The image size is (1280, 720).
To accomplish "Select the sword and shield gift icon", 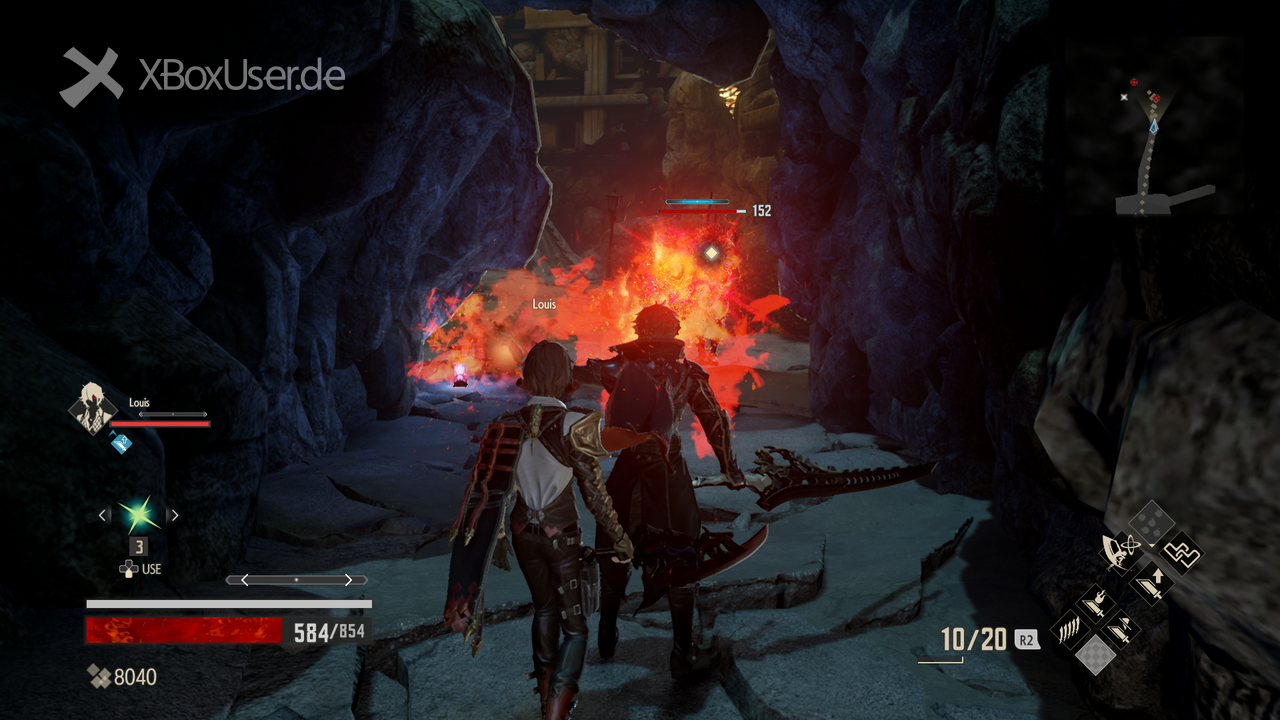I will 1120,630.
